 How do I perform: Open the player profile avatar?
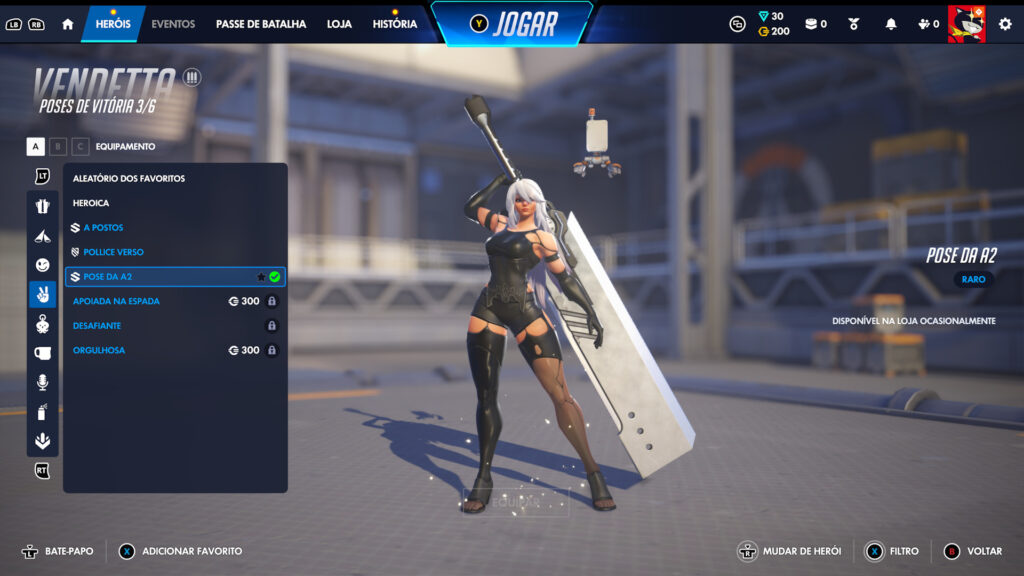966,24
